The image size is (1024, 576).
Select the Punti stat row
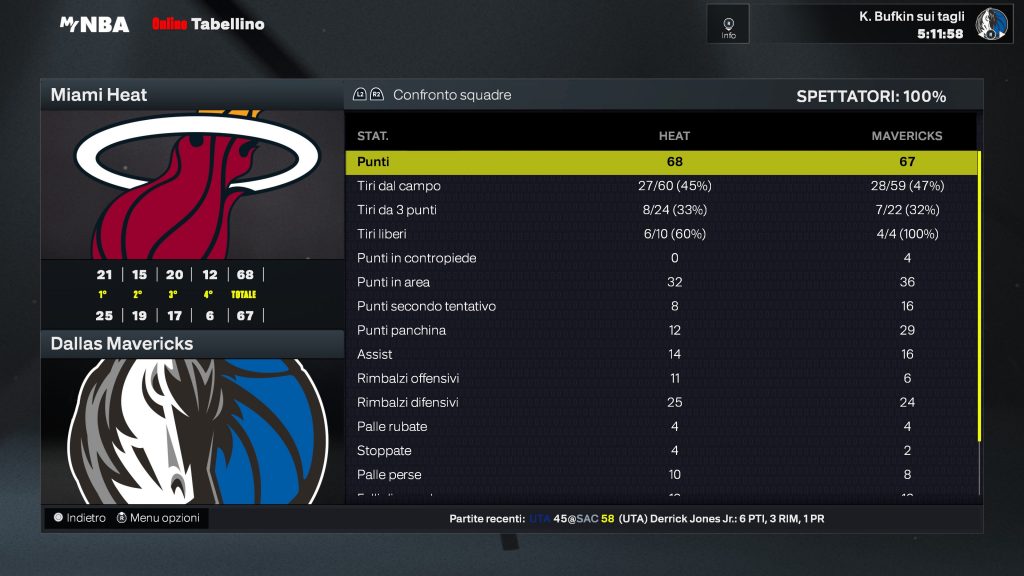[660, 162]
